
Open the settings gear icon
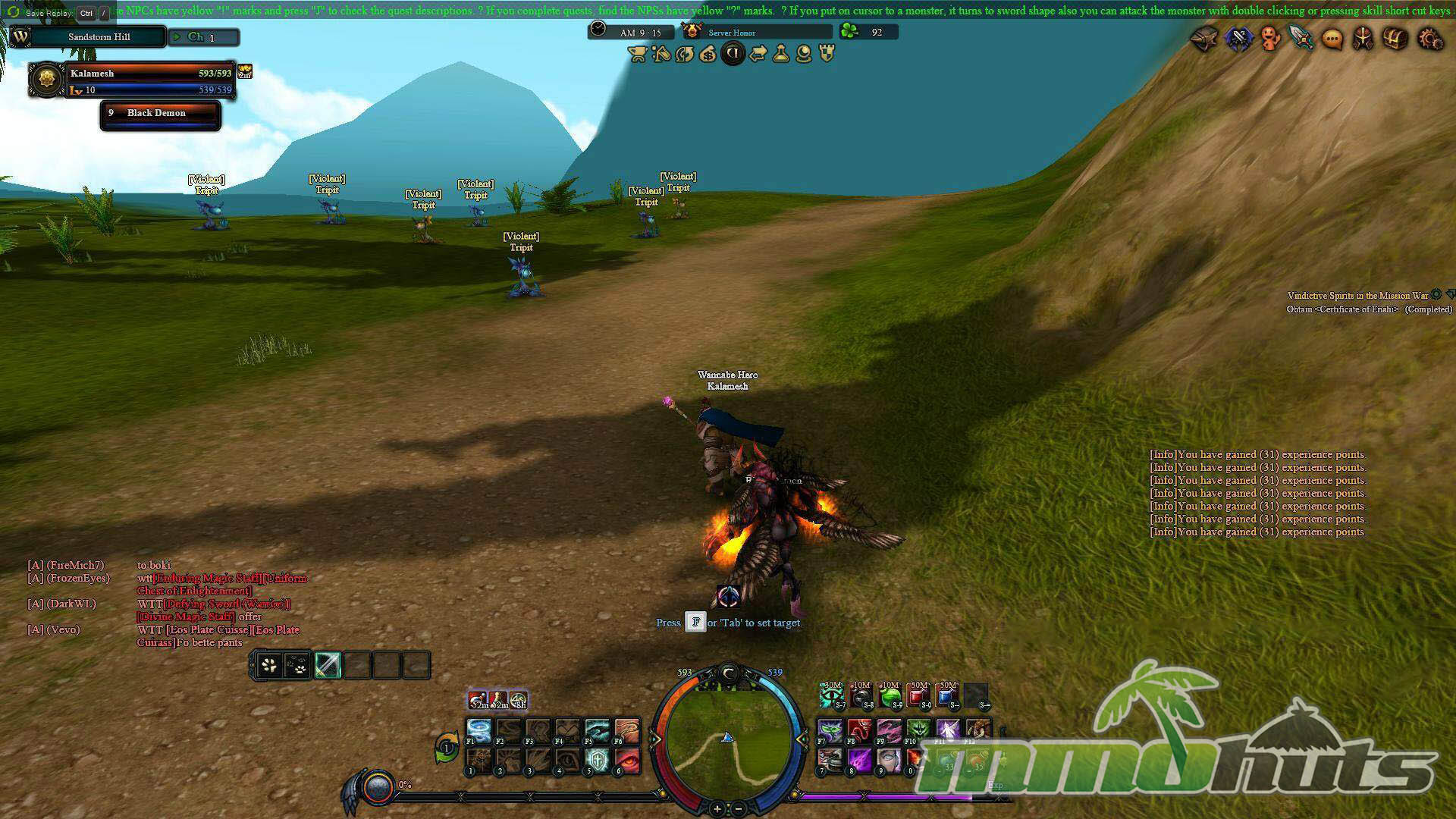point(1430,39)
